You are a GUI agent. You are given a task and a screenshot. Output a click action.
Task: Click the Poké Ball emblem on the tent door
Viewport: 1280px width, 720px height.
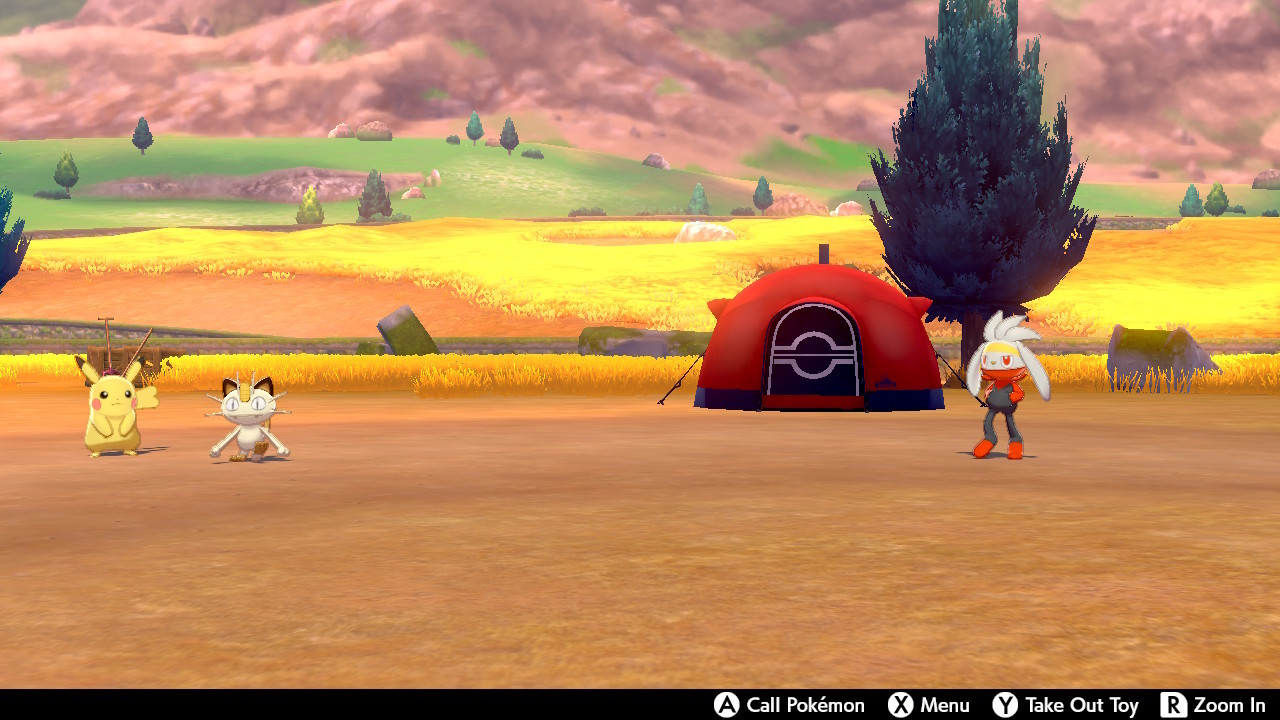(812, 355)
